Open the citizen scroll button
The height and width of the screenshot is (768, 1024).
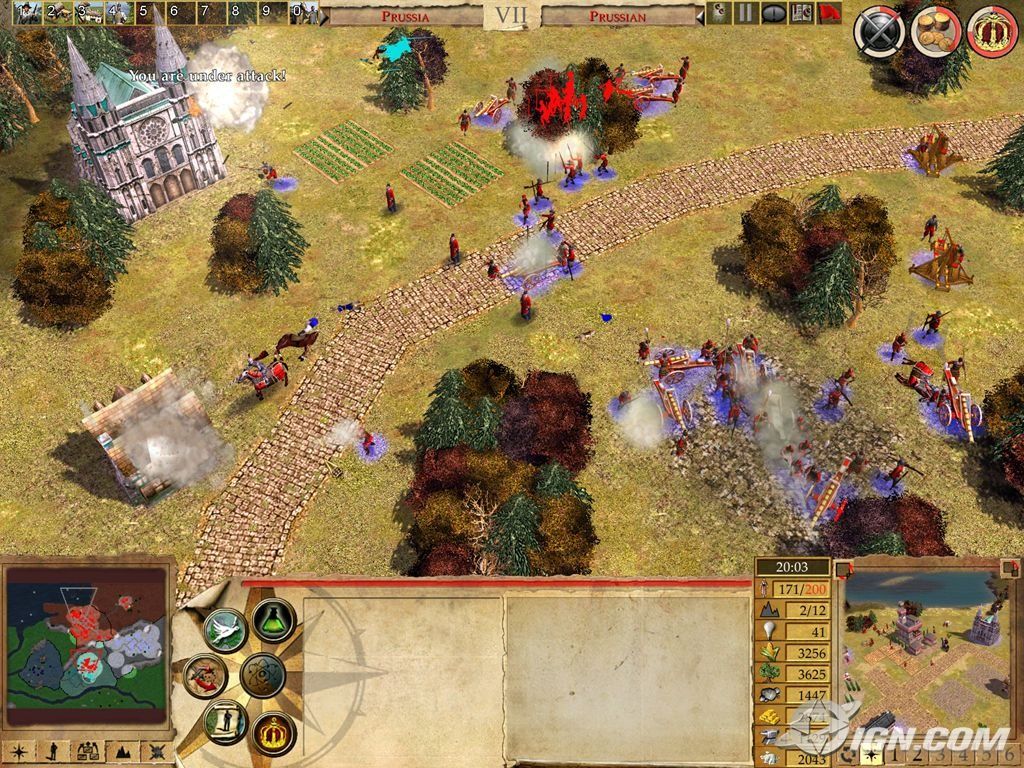tap(226, 722)
